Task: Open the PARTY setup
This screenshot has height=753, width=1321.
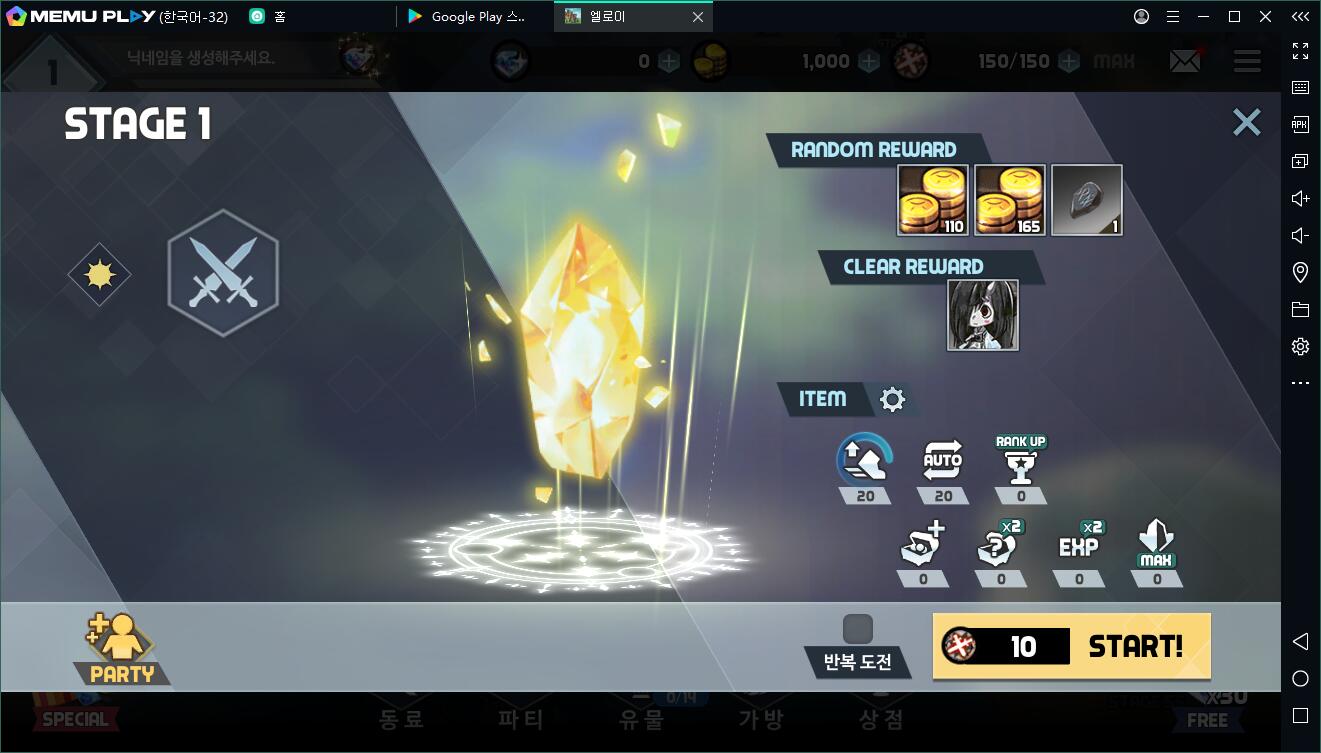Action: click(122, 649)
